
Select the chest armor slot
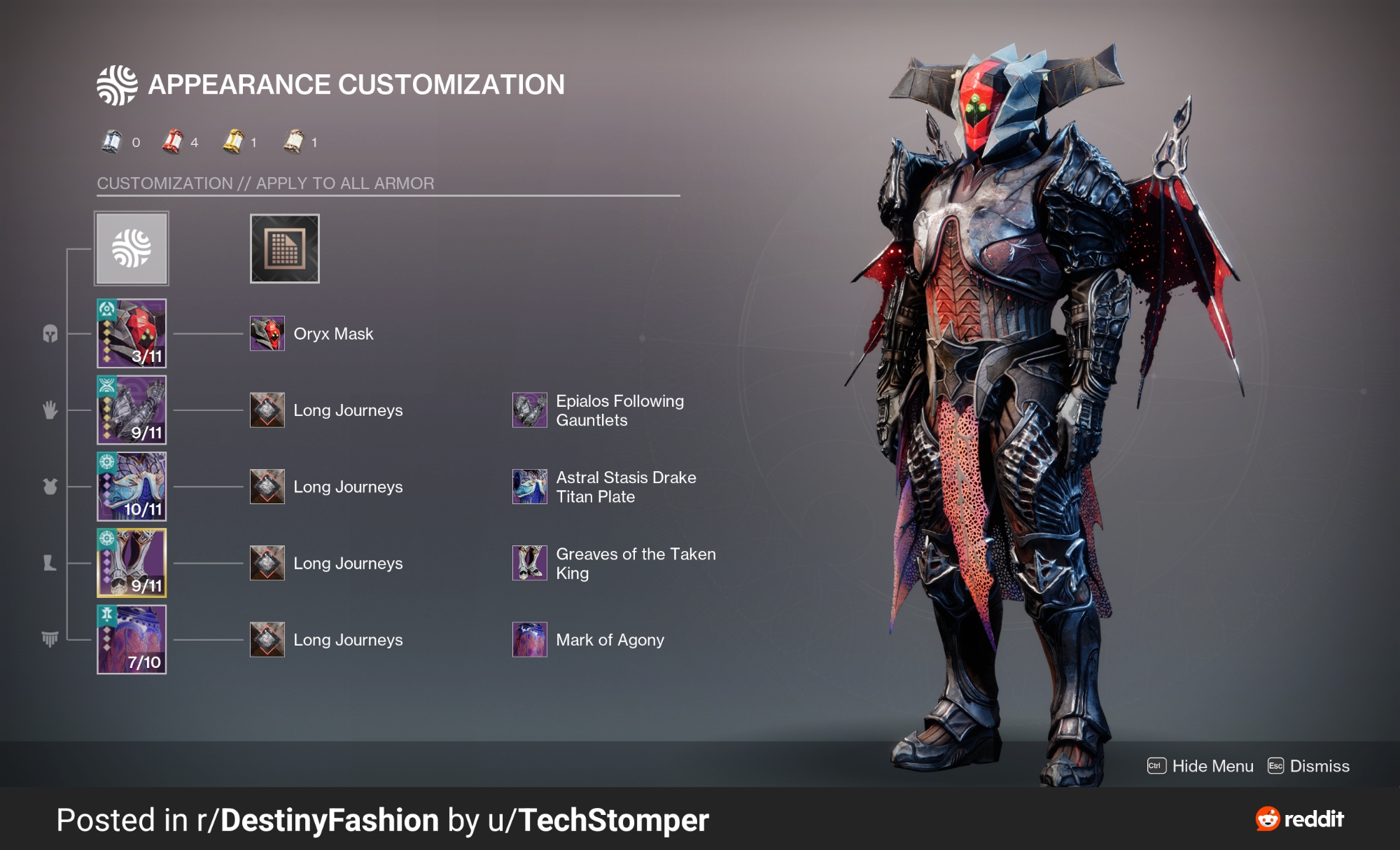coord(132,486)
